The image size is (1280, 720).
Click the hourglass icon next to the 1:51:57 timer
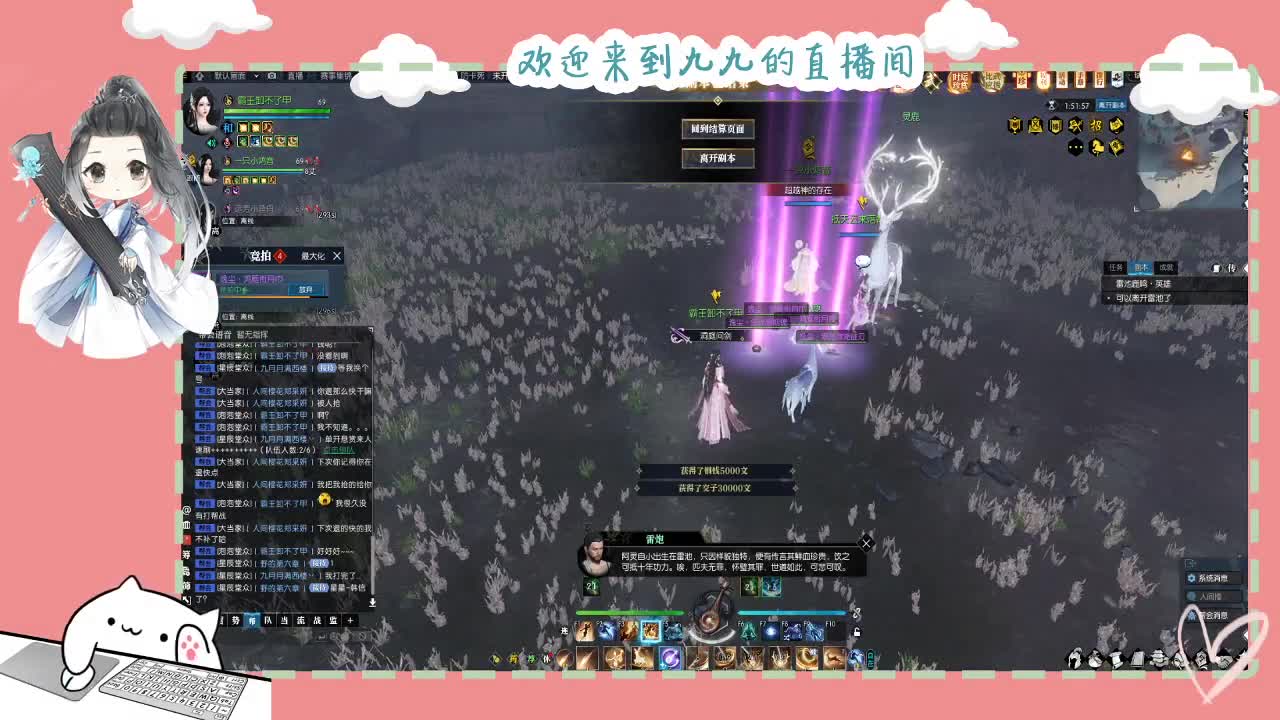point(1052,105)
